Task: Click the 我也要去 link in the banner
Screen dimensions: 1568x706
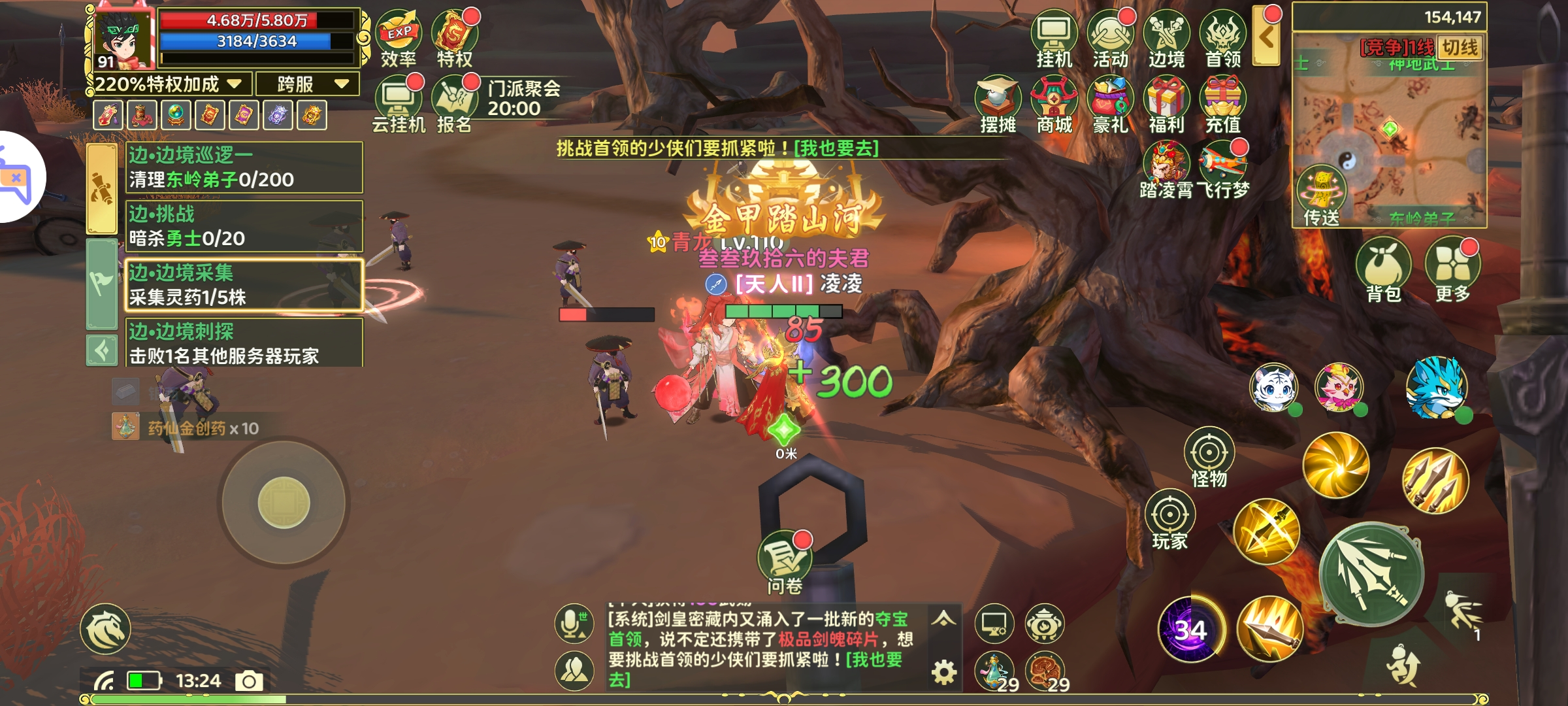Action: [x=836, y=148]
